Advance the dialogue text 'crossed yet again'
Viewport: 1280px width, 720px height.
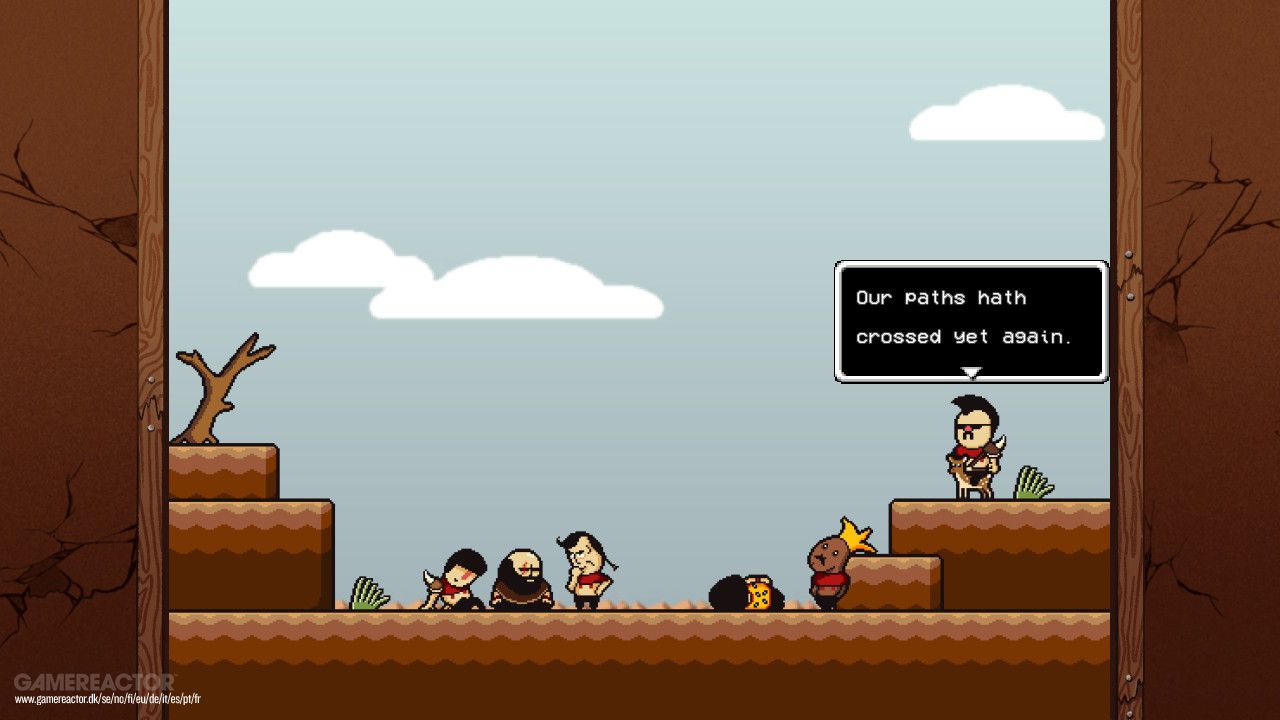click(x=965, y=337)
